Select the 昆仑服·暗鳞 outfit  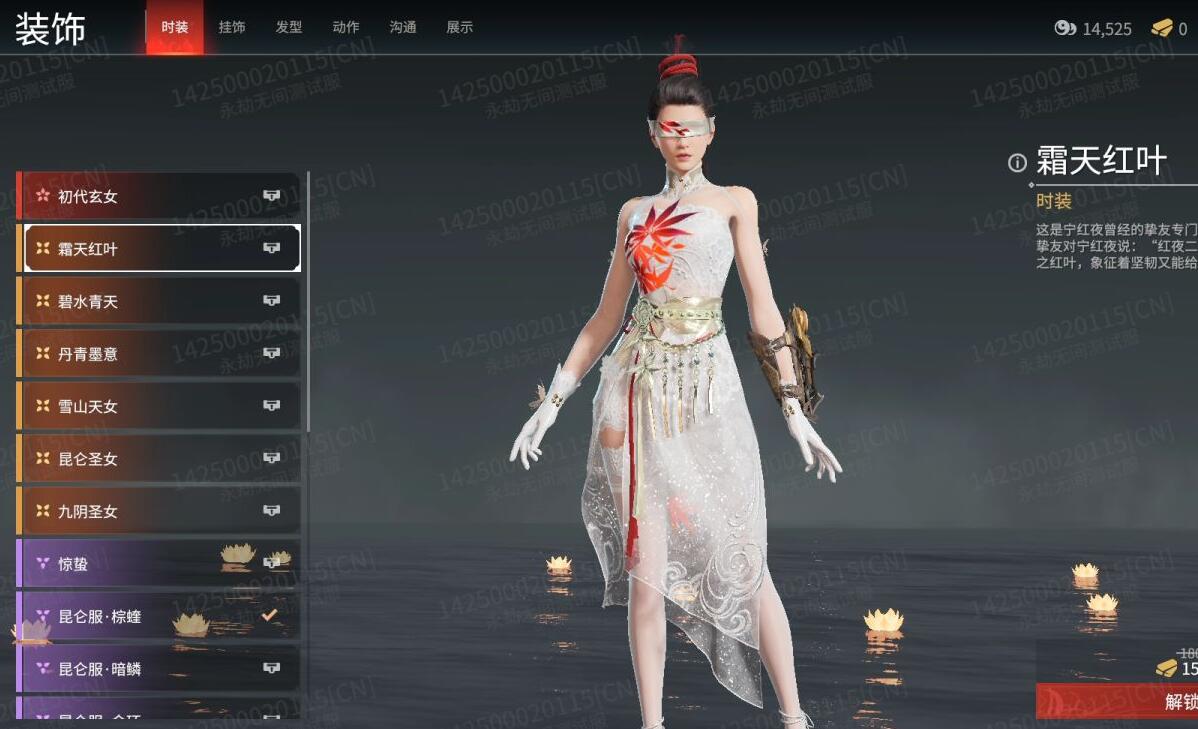point(160,668)
